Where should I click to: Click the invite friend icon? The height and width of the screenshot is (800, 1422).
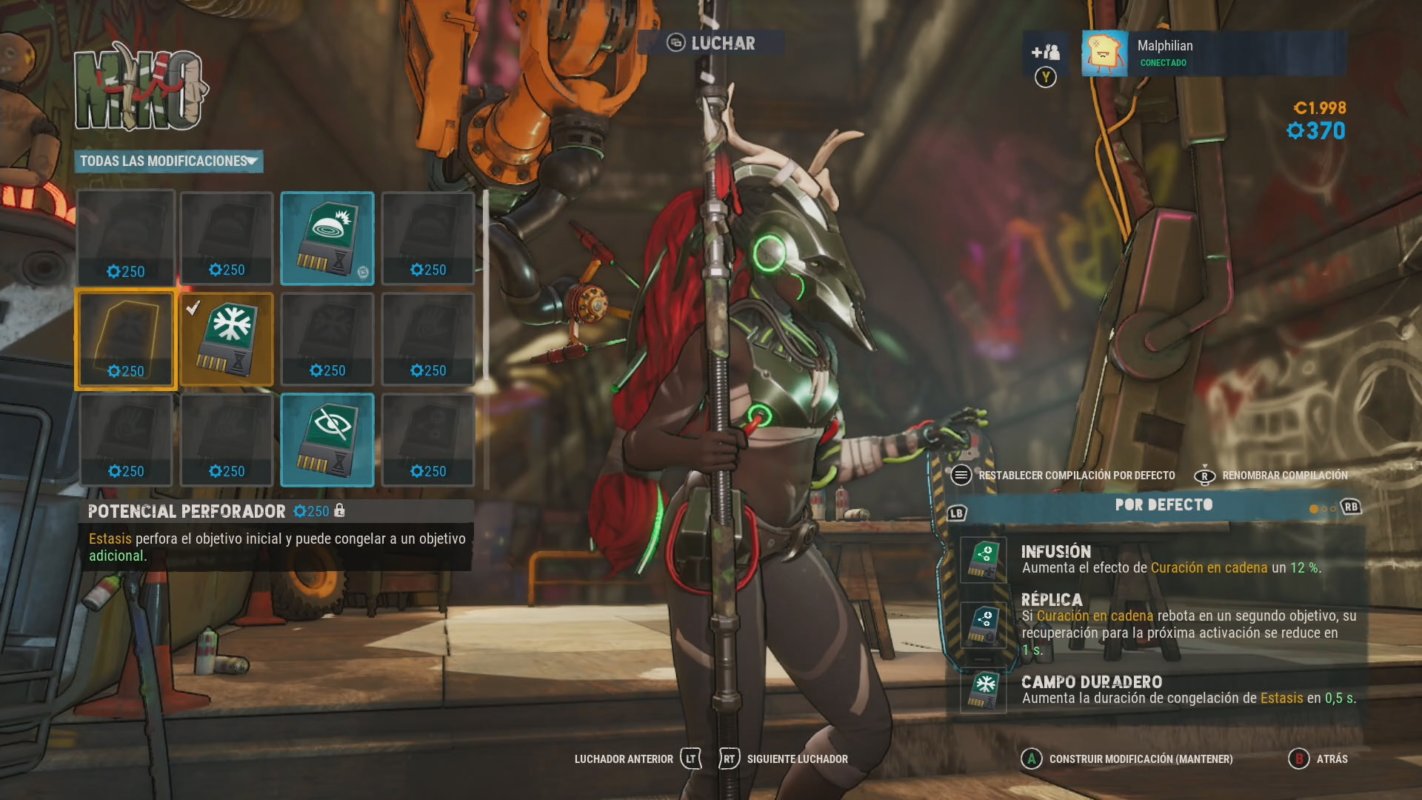tap(1046, 53)
